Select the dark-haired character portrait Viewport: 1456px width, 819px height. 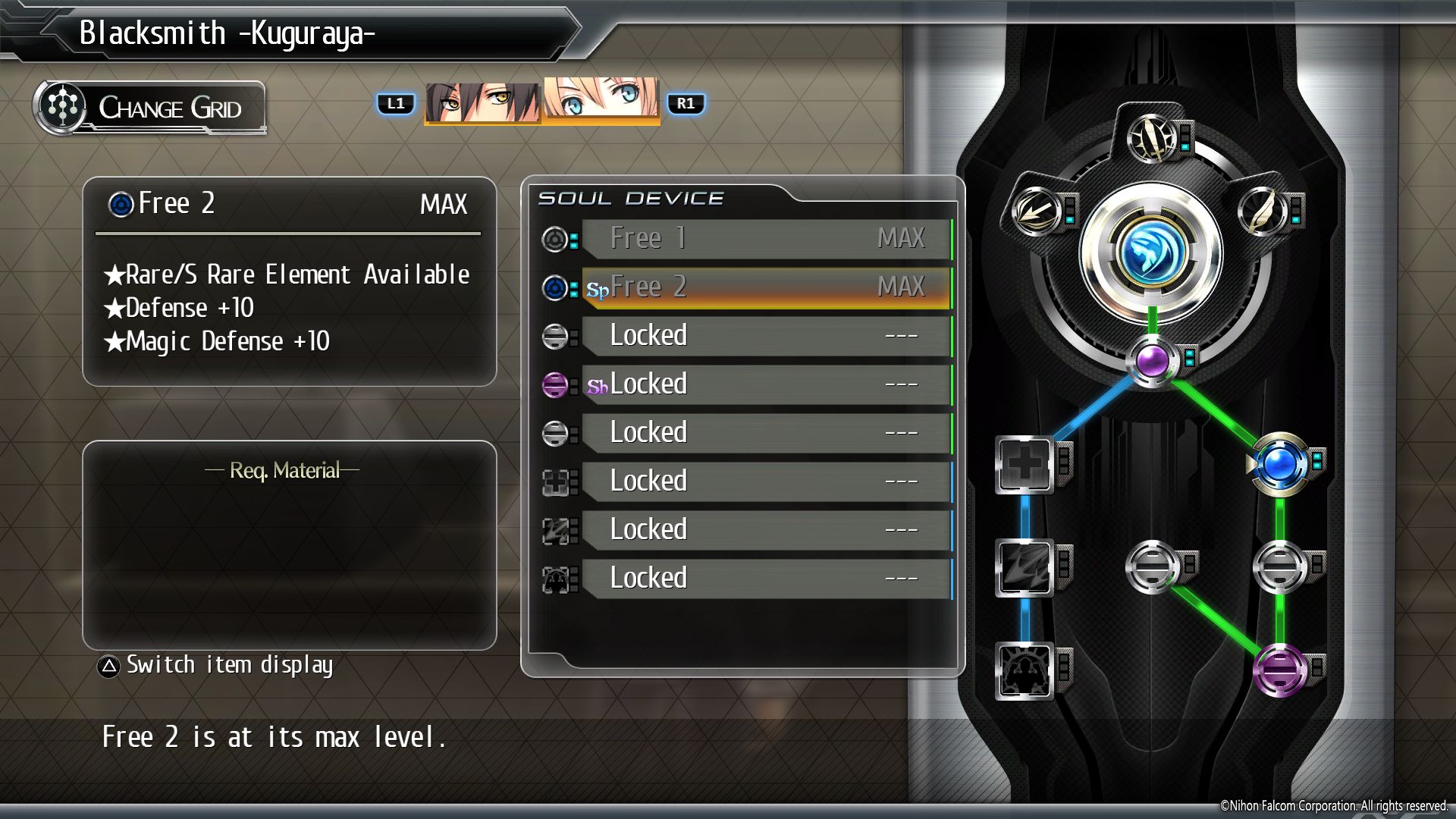482,102
